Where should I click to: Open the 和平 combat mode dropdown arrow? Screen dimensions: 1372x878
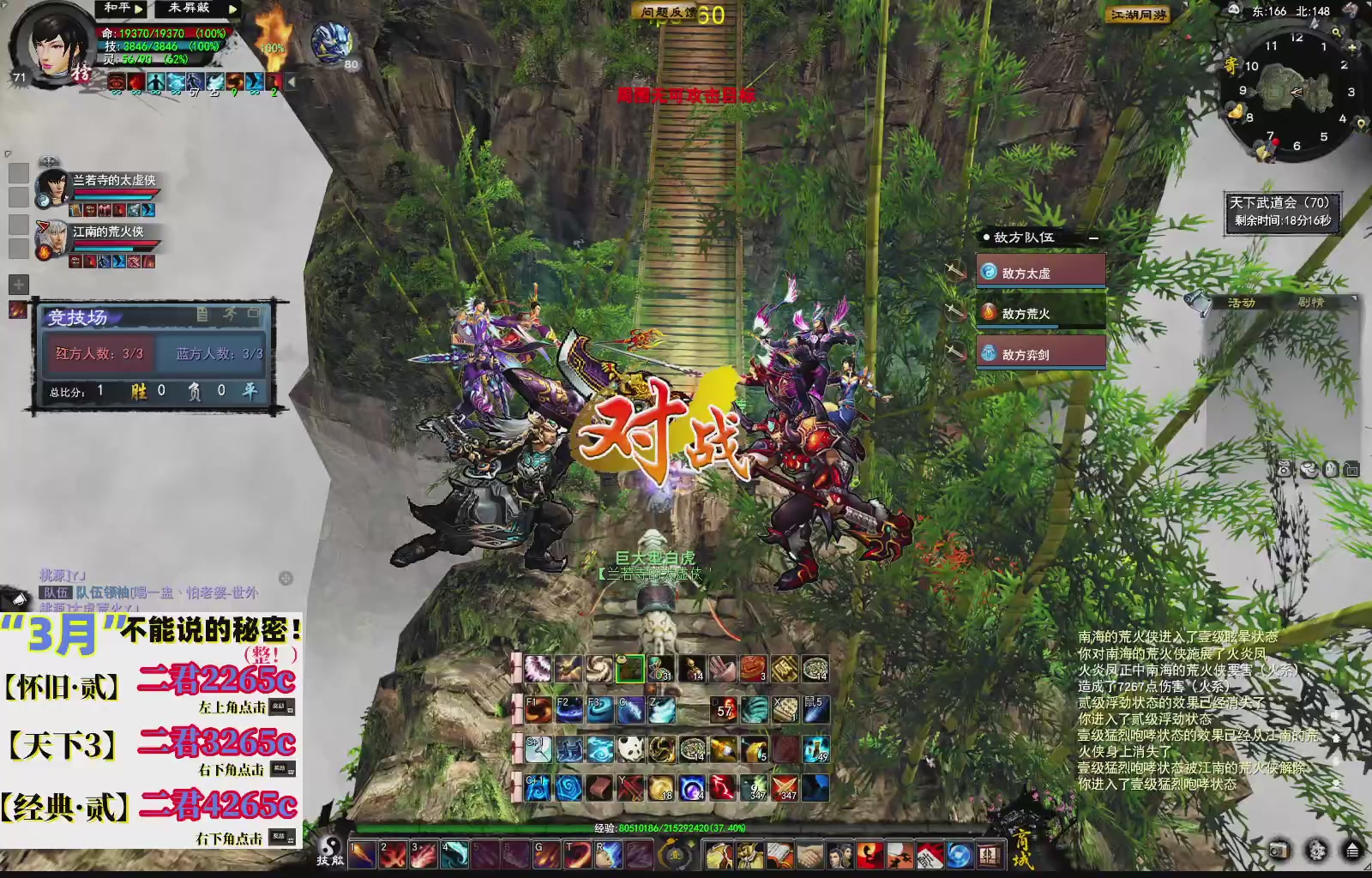pos(138,9)
